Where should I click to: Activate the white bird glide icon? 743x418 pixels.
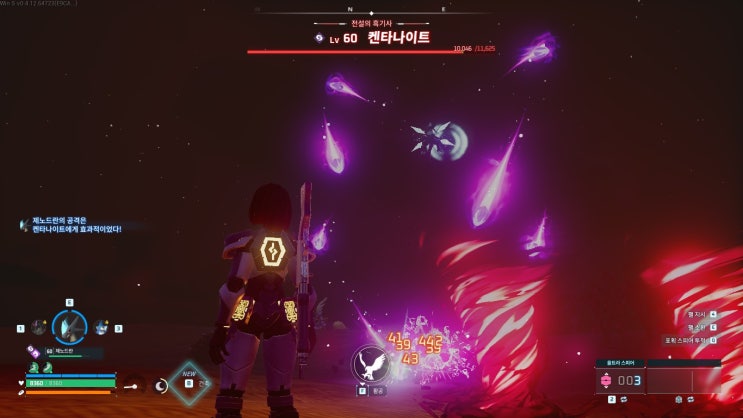371,365
